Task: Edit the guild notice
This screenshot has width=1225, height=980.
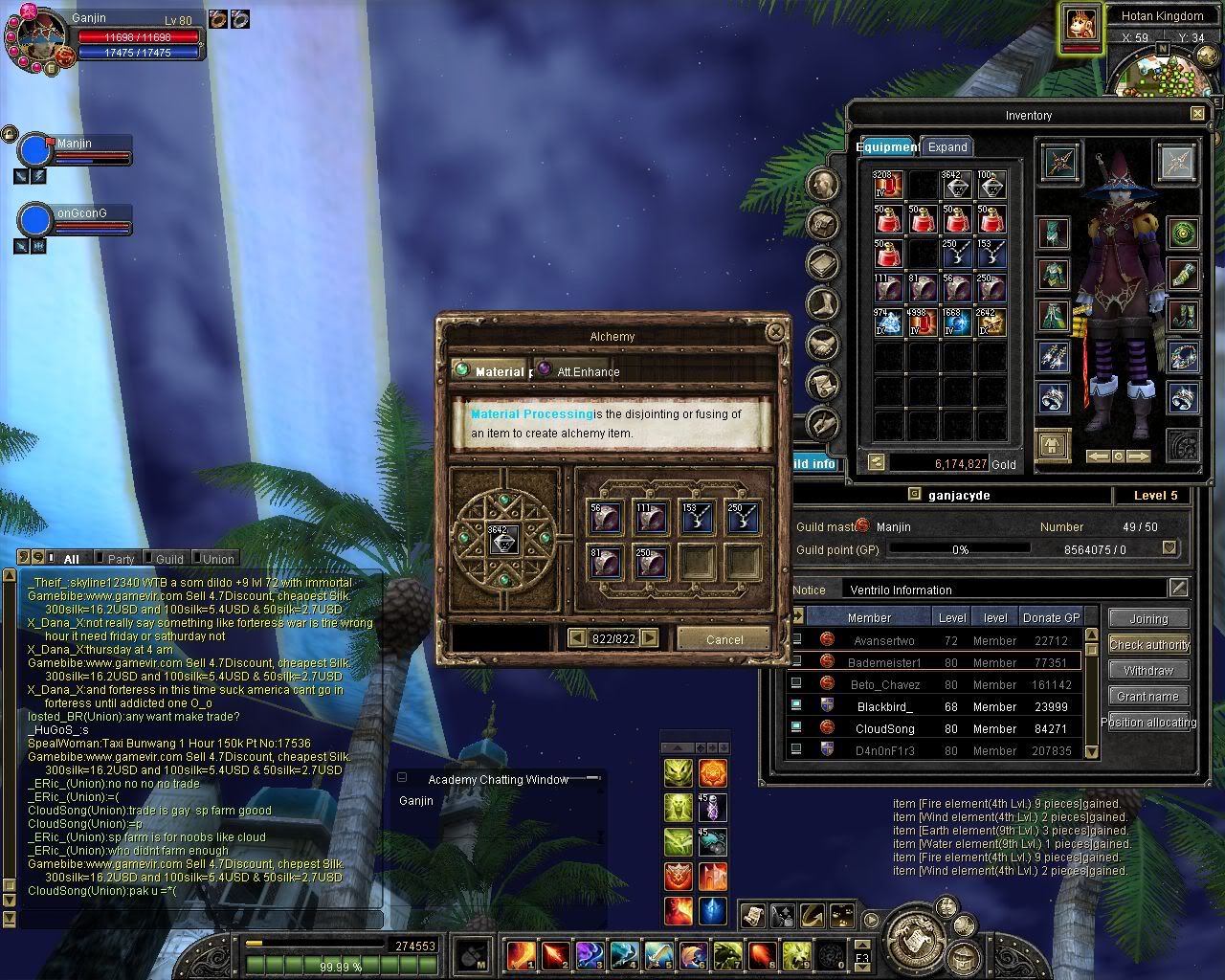Action: click(1179, 588)
